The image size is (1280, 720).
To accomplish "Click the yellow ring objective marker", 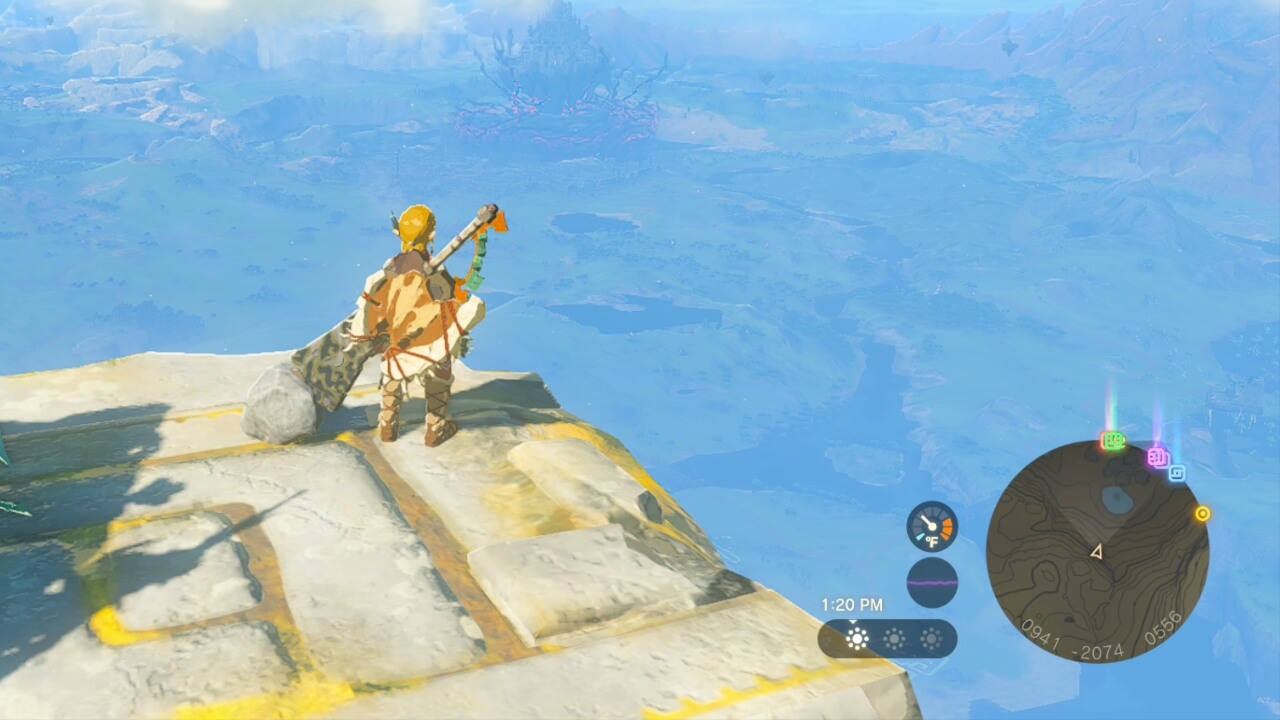I will point(1202,514).
